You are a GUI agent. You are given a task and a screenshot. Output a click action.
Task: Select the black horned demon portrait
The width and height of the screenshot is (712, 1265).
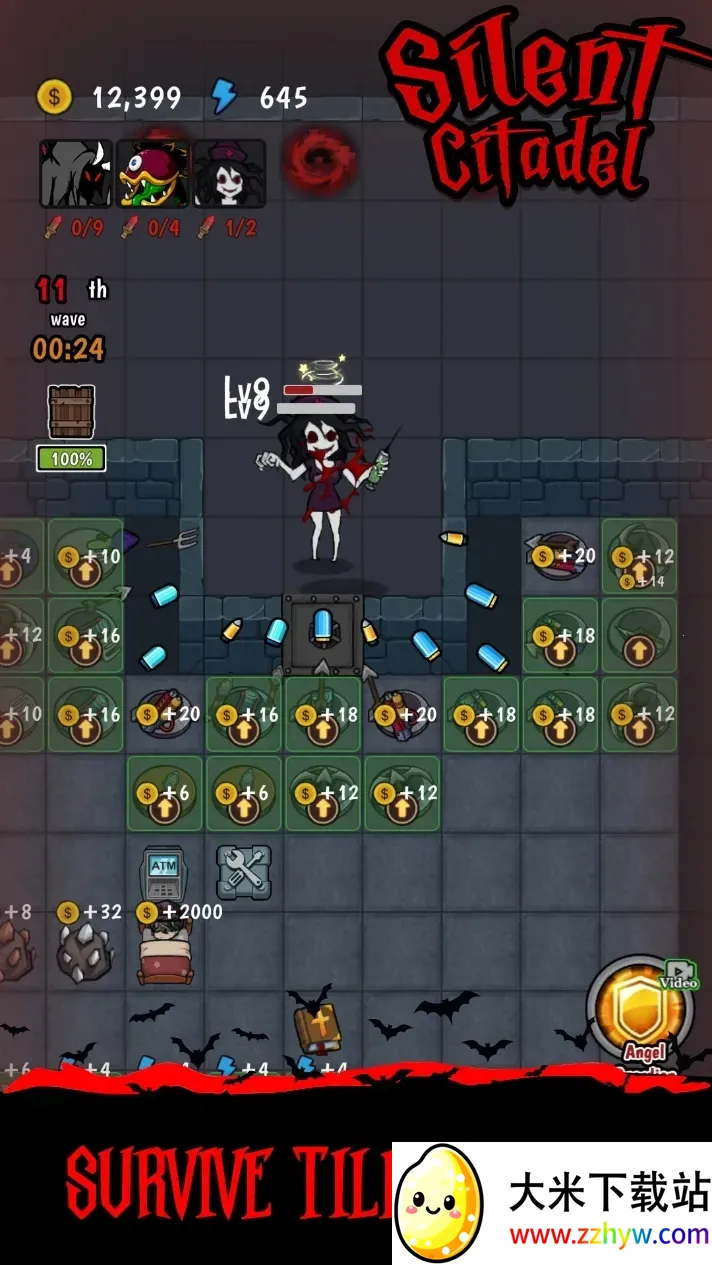click(75, 173)
